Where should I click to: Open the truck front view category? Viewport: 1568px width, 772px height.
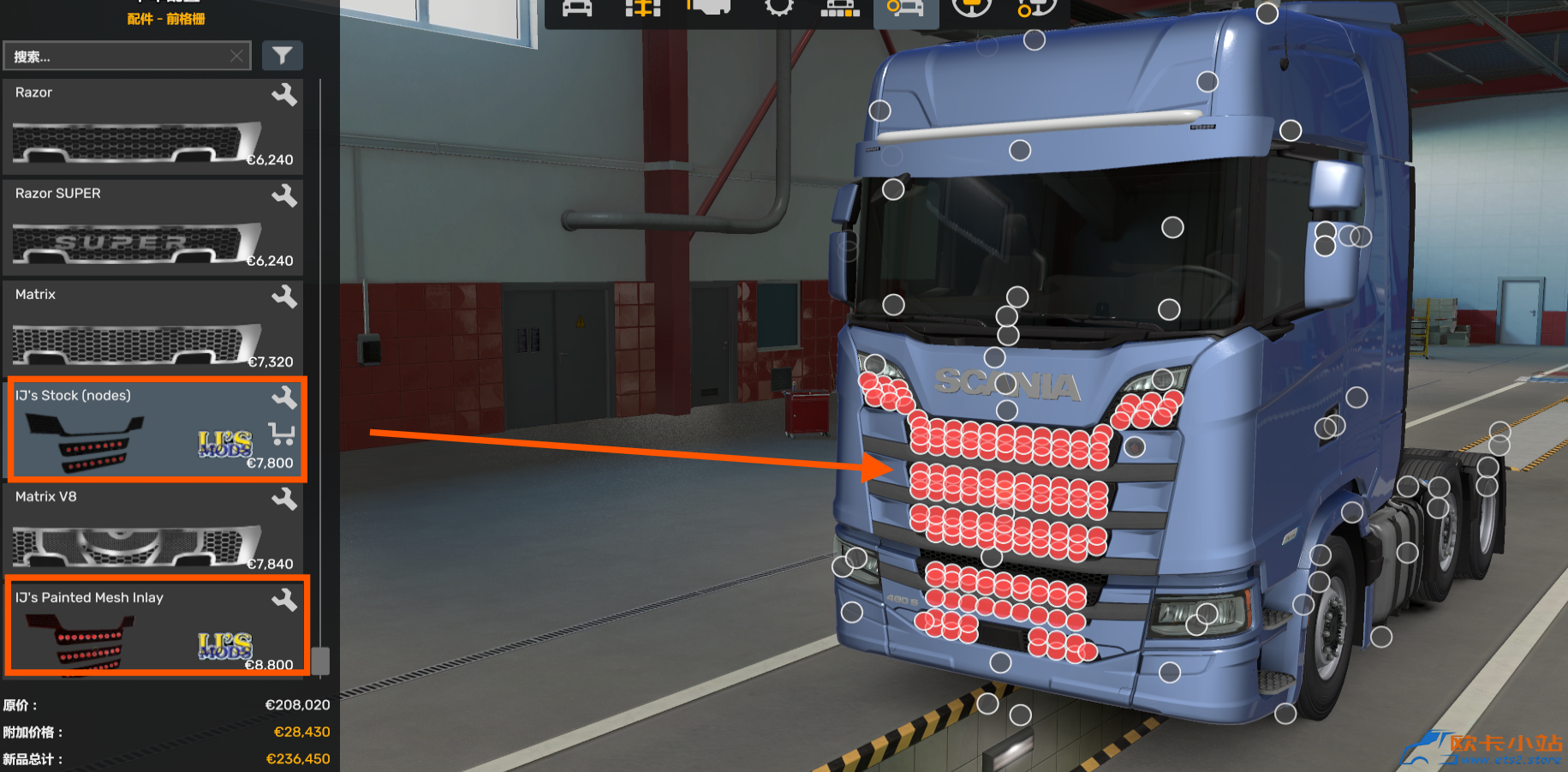(x=577, y=9)
